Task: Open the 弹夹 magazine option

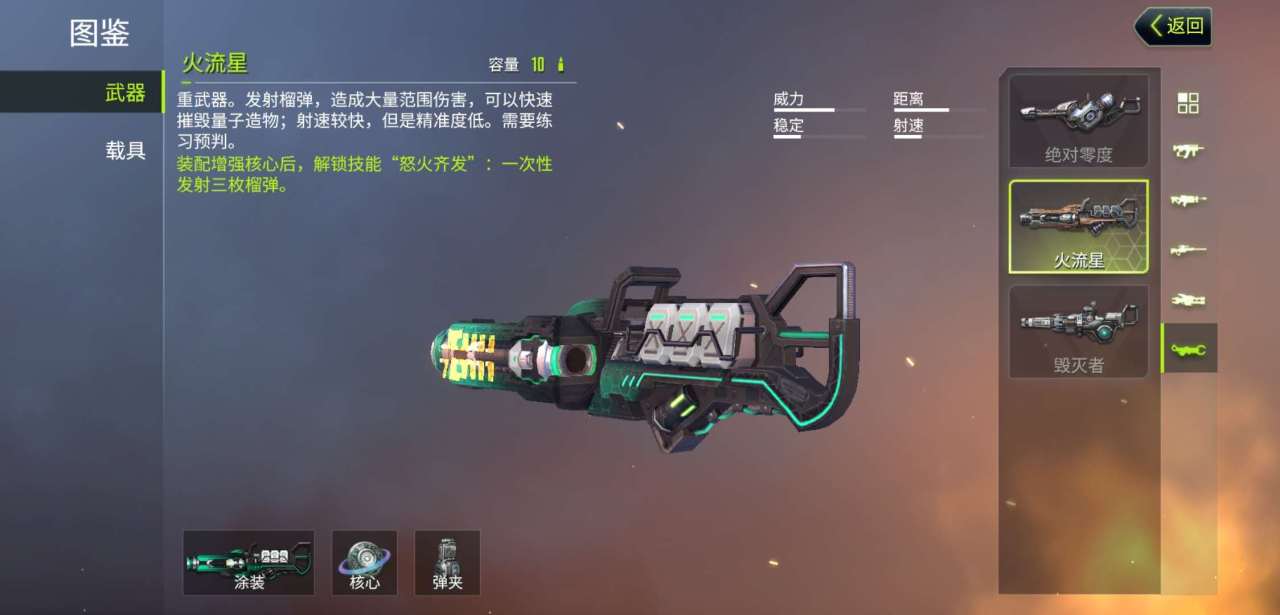Action: [x=447, y=563]
